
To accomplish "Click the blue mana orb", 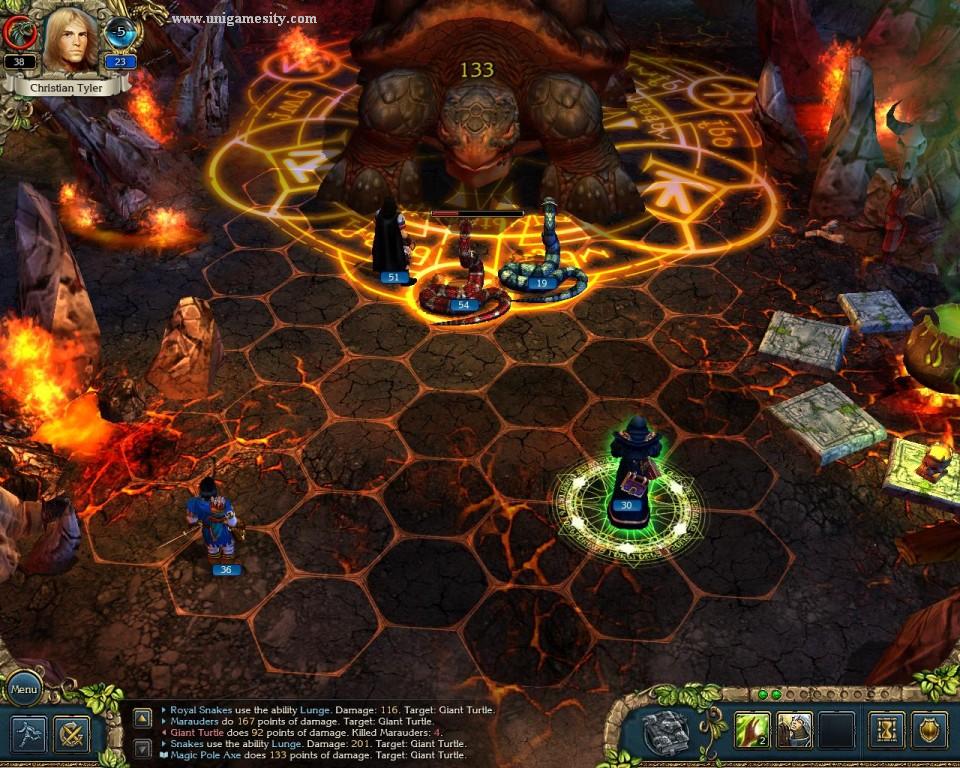I will click(x=121, y=33).
